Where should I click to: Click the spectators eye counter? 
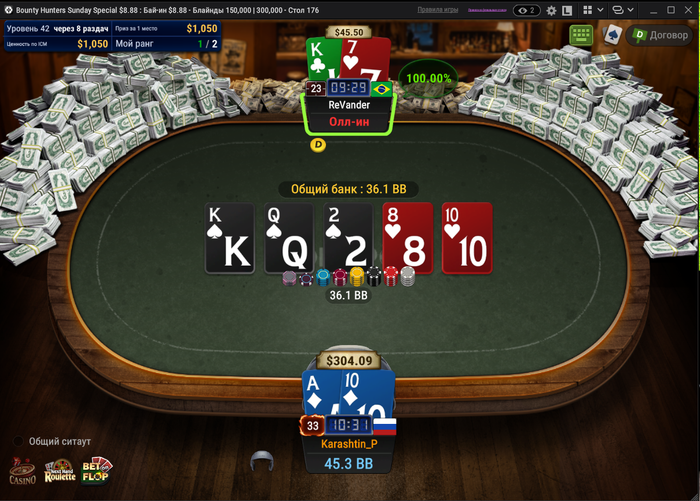526,10
